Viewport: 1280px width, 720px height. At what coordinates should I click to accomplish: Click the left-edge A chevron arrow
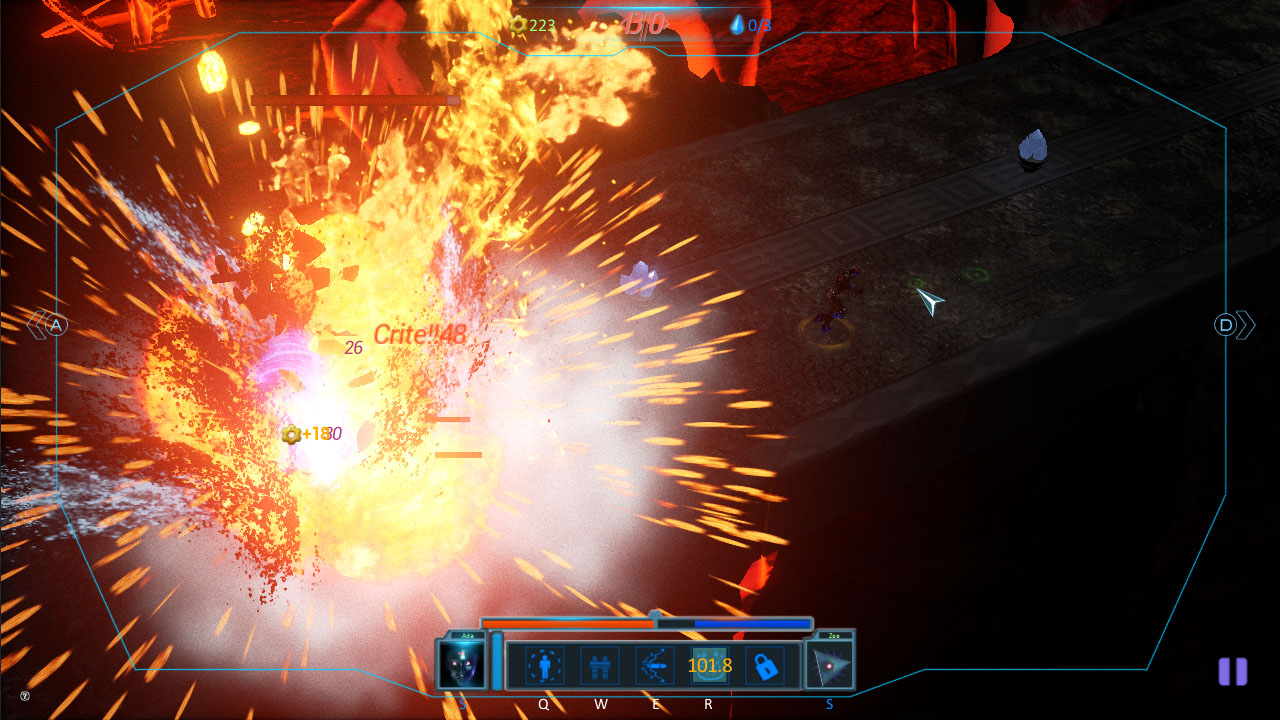click(48, 324)
